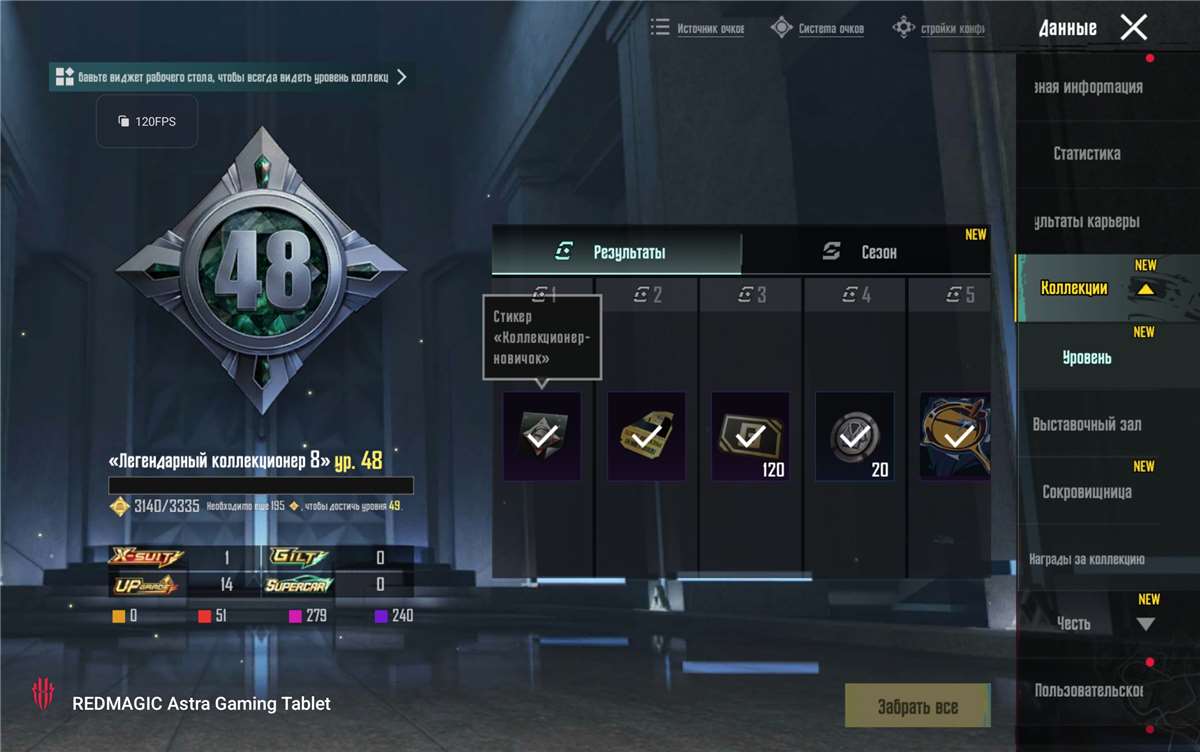Go to Выставочный зал
Screen dimensions: 1200x752
[1087, 425]
